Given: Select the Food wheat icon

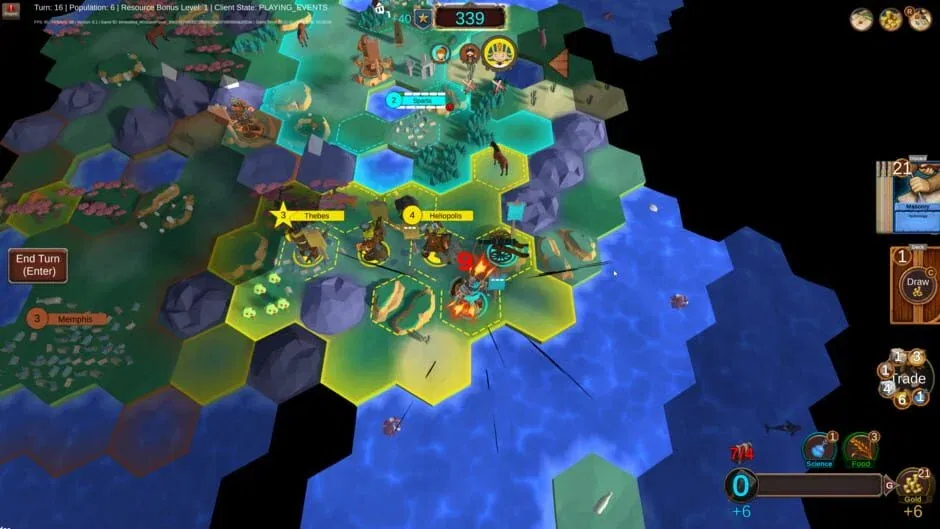Looking at the screenshot, I should tap(860, 451).
